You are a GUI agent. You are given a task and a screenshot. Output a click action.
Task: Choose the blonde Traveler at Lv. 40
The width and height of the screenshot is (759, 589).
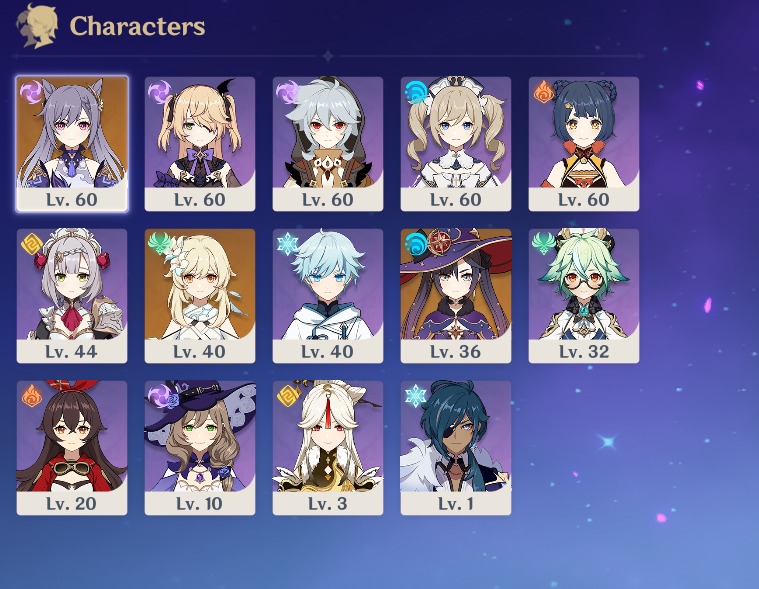pos(200,295)
